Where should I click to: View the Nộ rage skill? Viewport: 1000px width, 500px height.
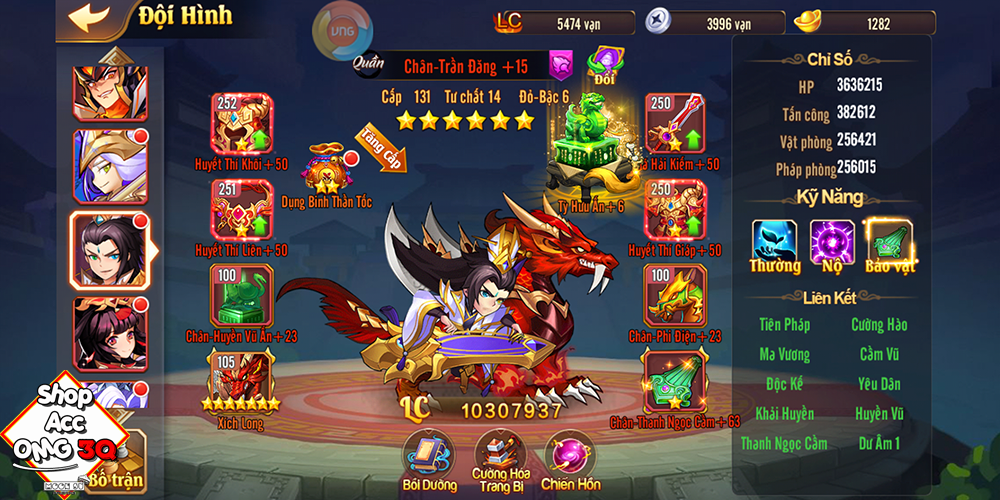[832, 243]
